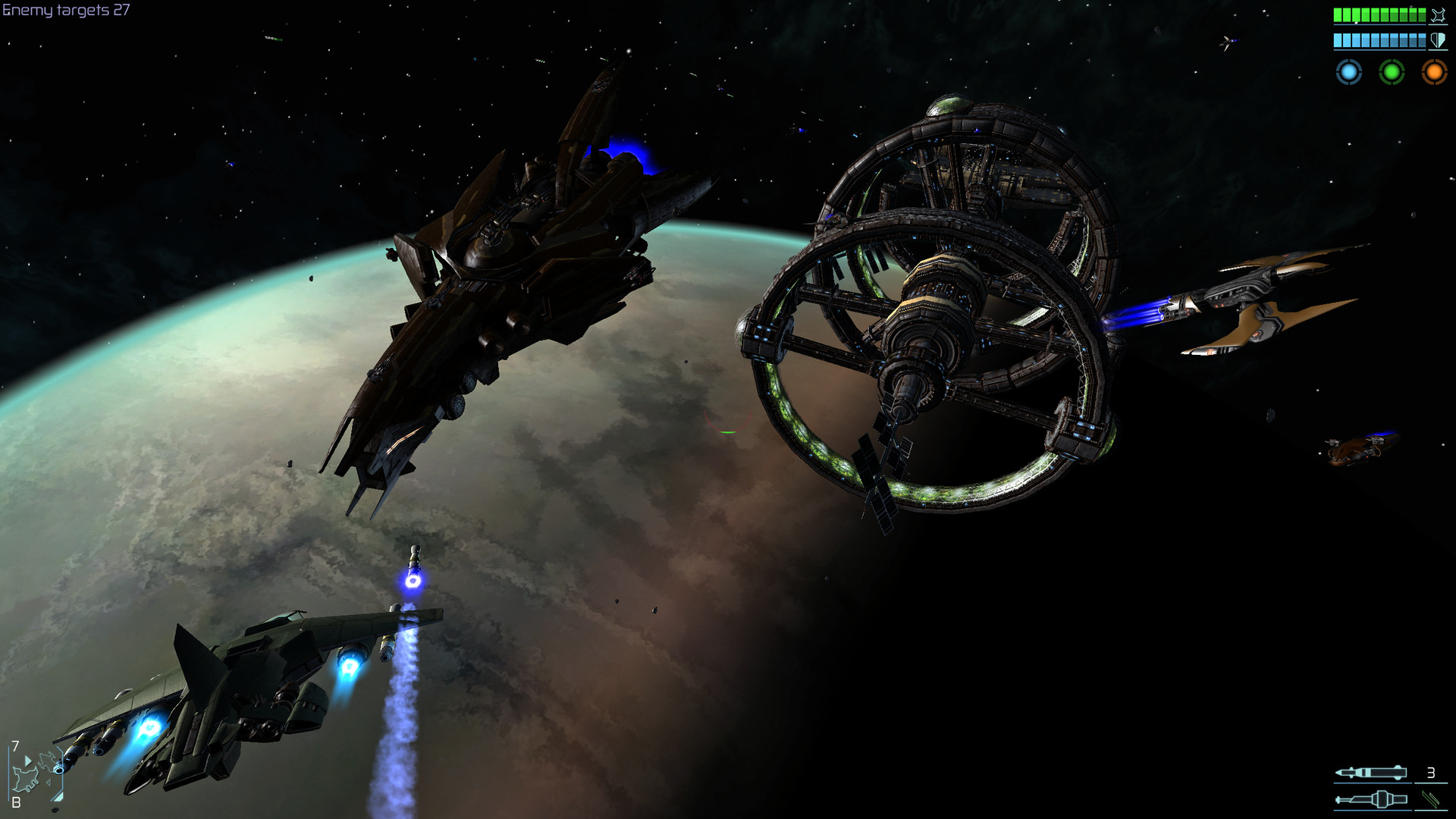Screen dimensions: 1456x819
Task: Collapse the small downward triangle near the crosshair
Action: [x=49, y=782]
